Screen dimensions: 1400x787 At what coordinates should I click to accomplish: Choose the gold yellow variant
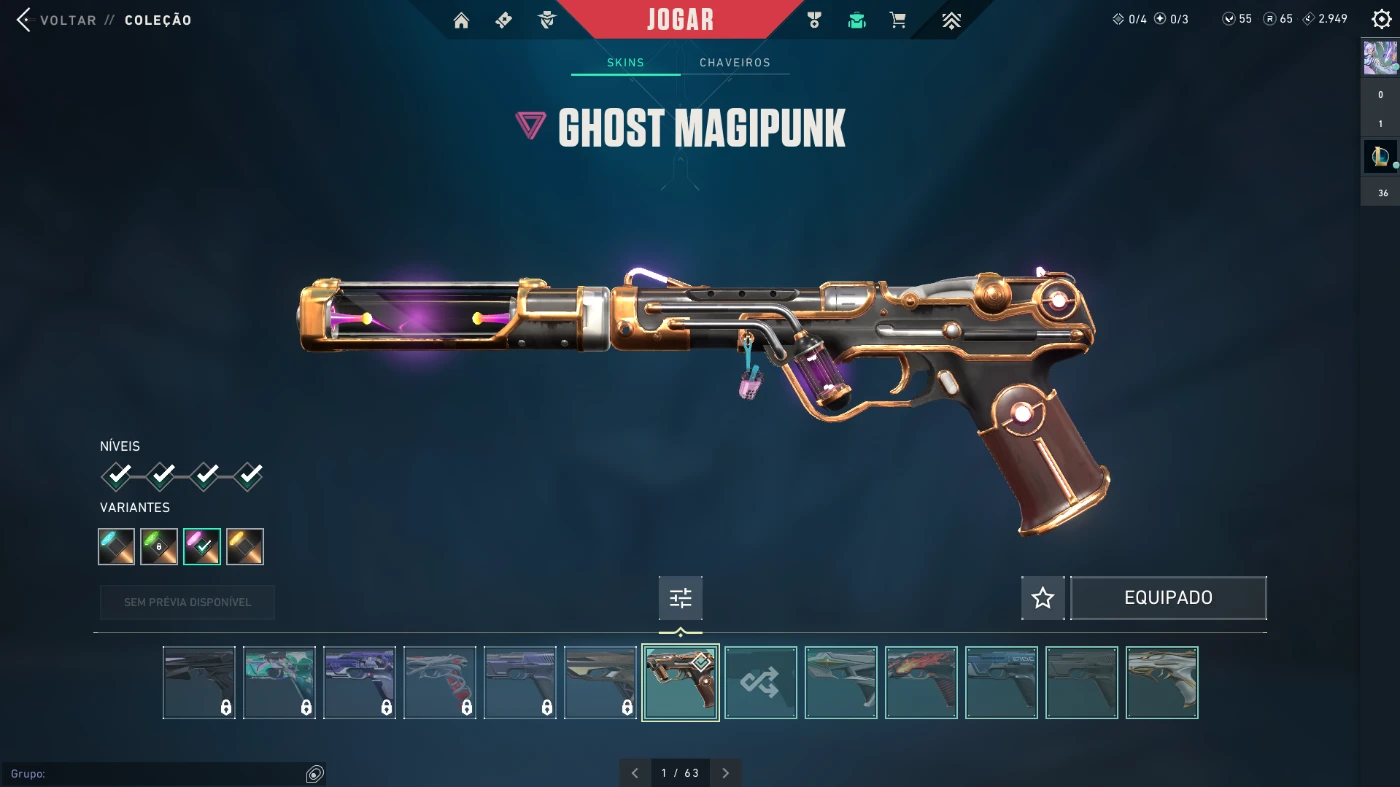[245, 546]
